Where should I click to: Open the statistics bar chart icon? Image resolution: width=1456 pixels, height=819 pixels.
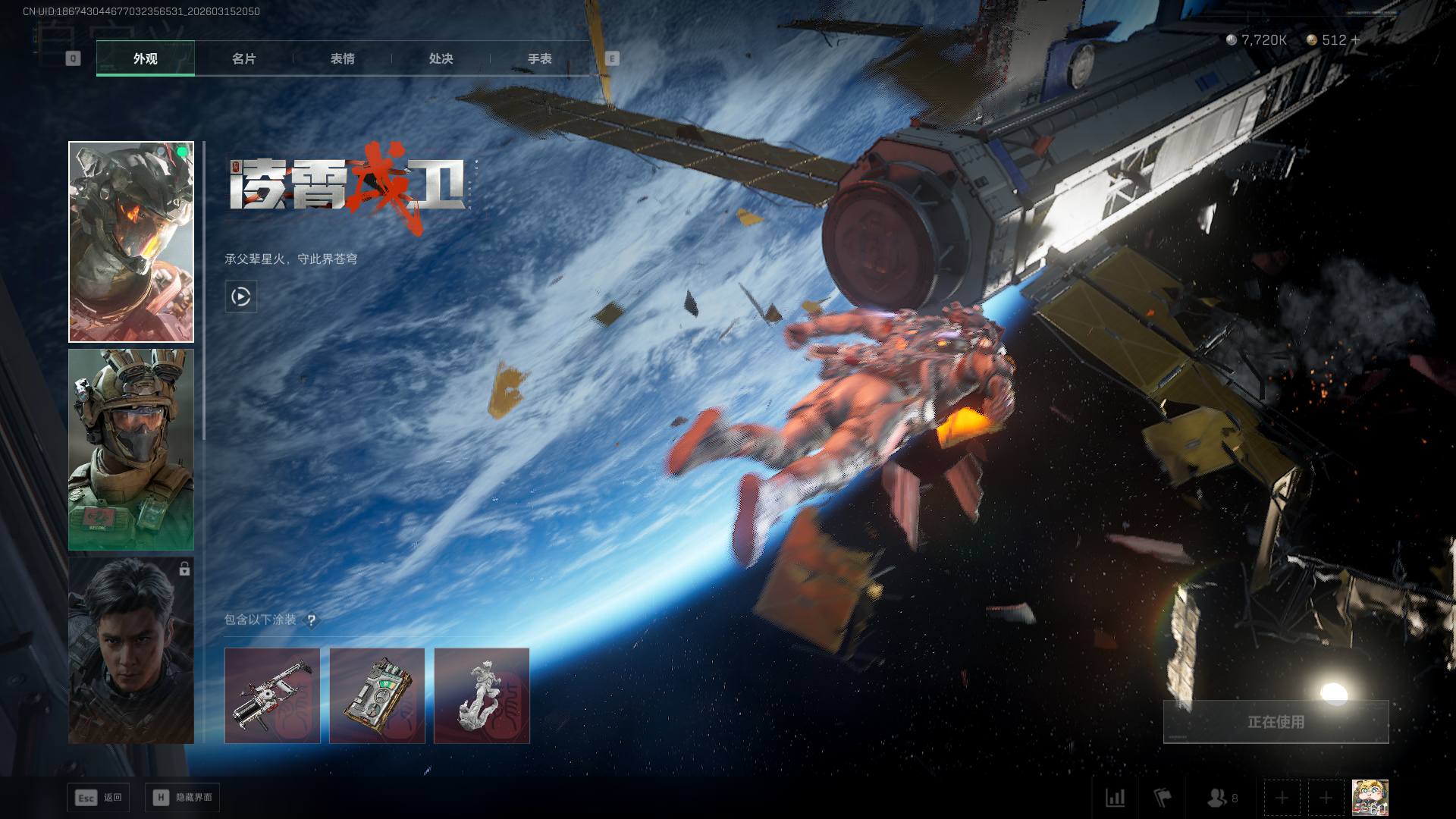[1115, 798]
